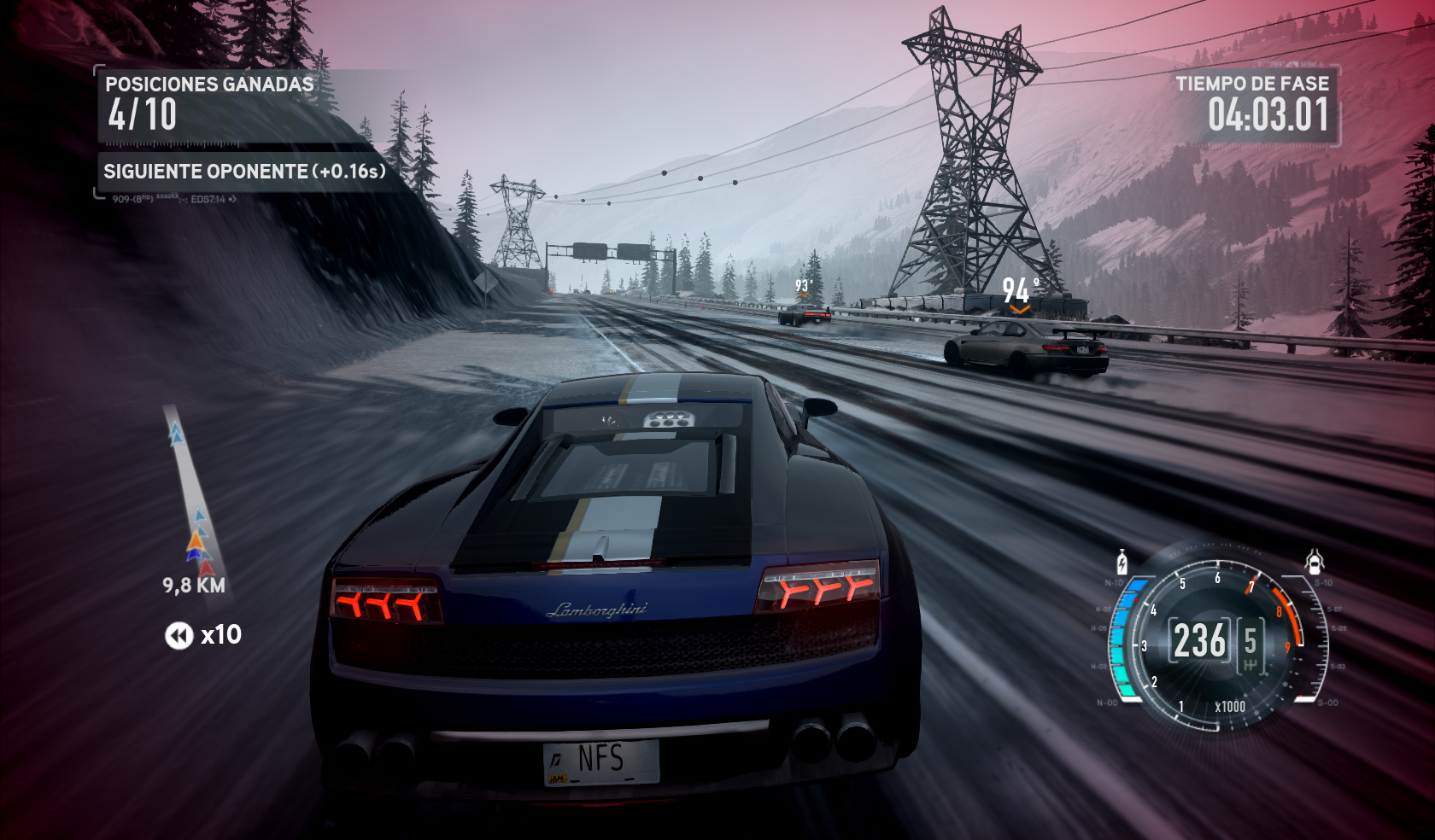The width and height of the screenshot is (1435, 840).
Task: Select the opponent marker labeled 93
Action: click(803, 286)
